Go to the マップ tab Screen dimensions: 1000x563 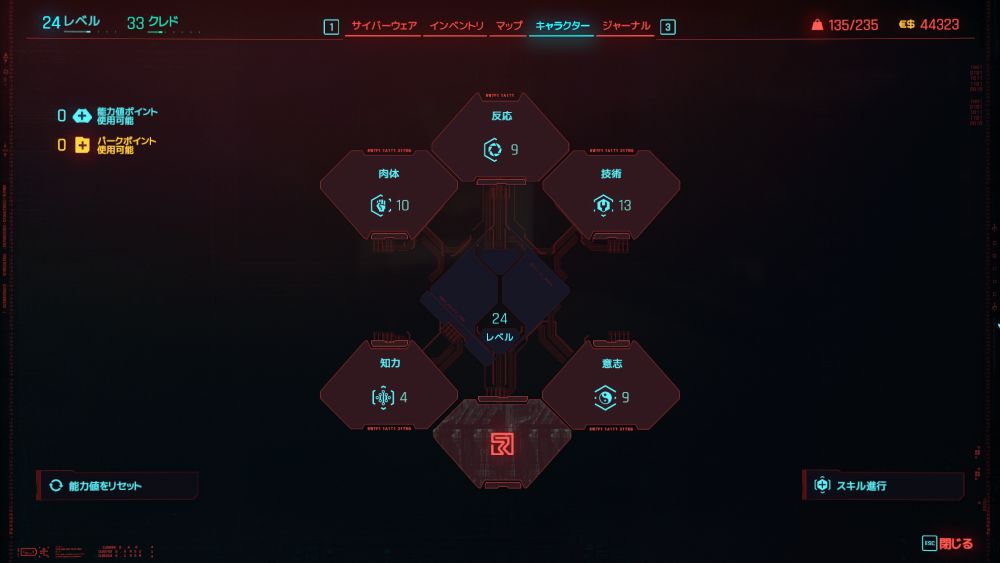(x=509, y=26)
